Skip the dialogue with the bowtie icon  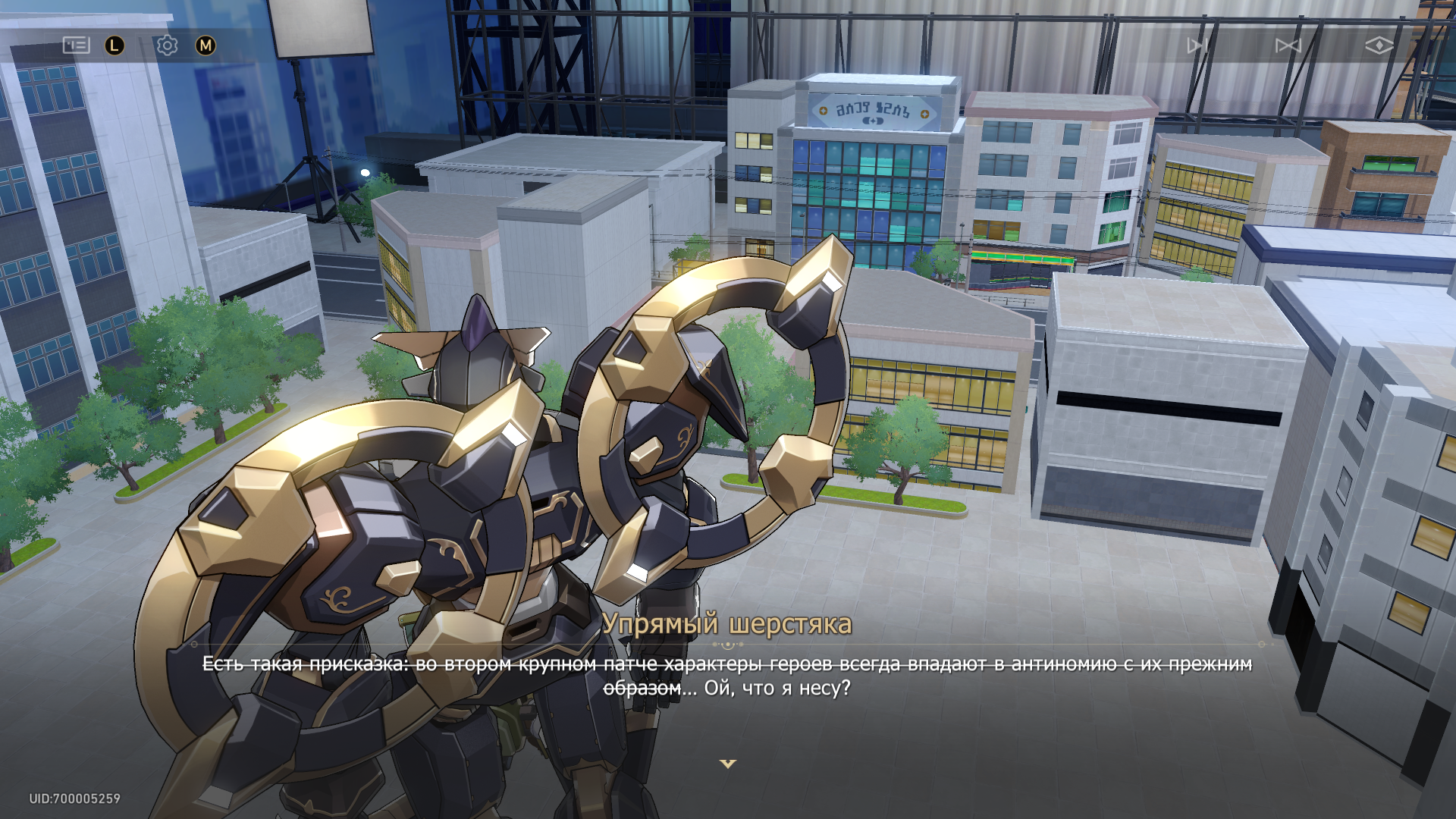tap(1288, 45)
